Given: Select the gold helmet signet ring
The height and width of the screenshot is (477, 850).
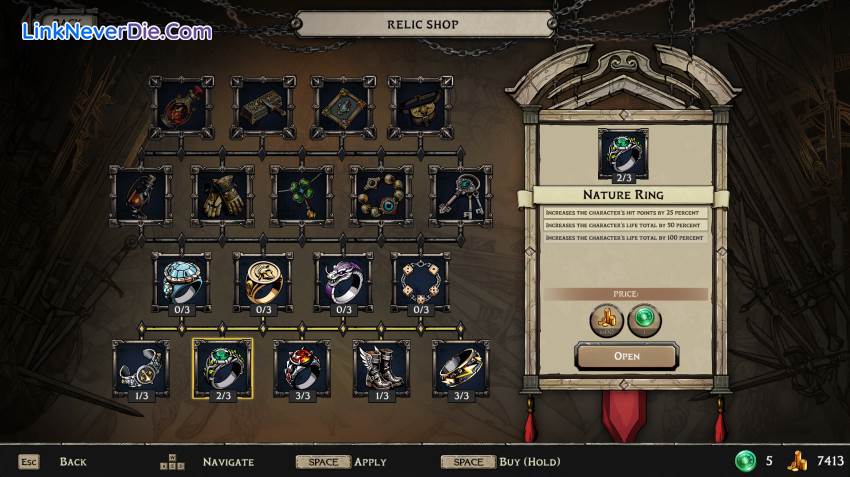Looking at the screenshot, I should click(262, 280).
